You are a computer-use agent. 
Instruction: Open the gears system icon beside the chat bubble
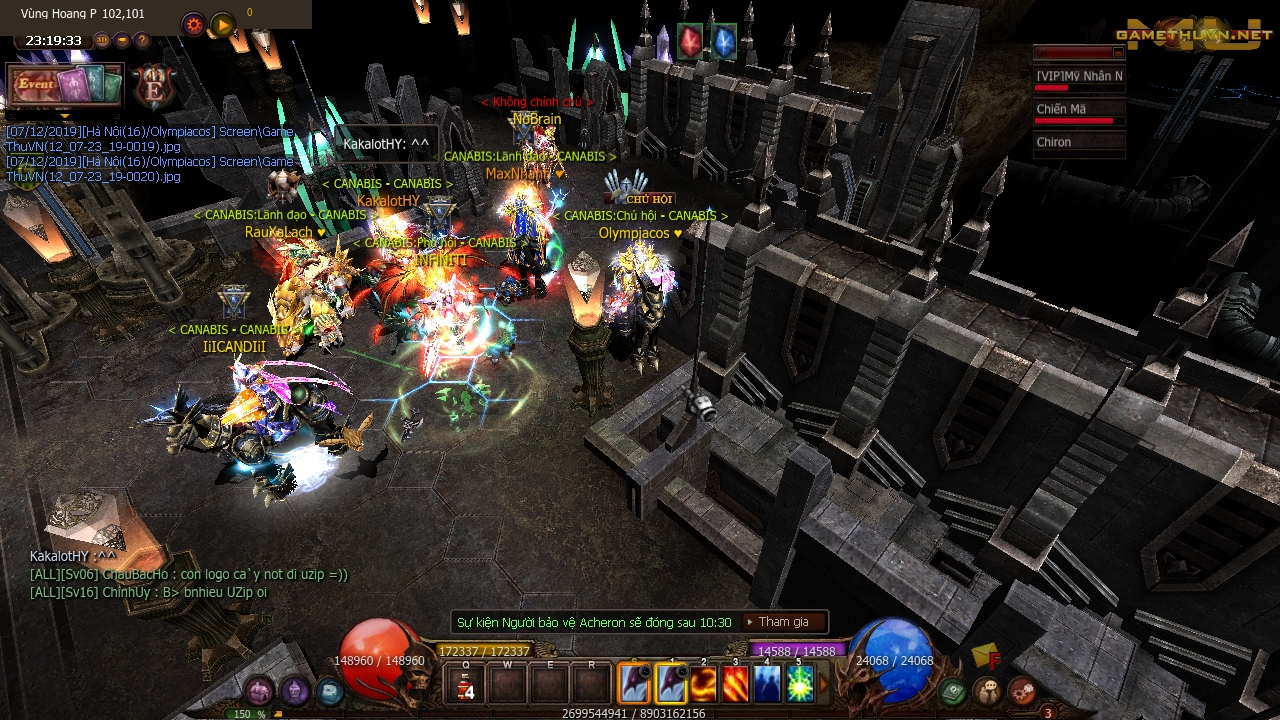tap(1021, 690)
